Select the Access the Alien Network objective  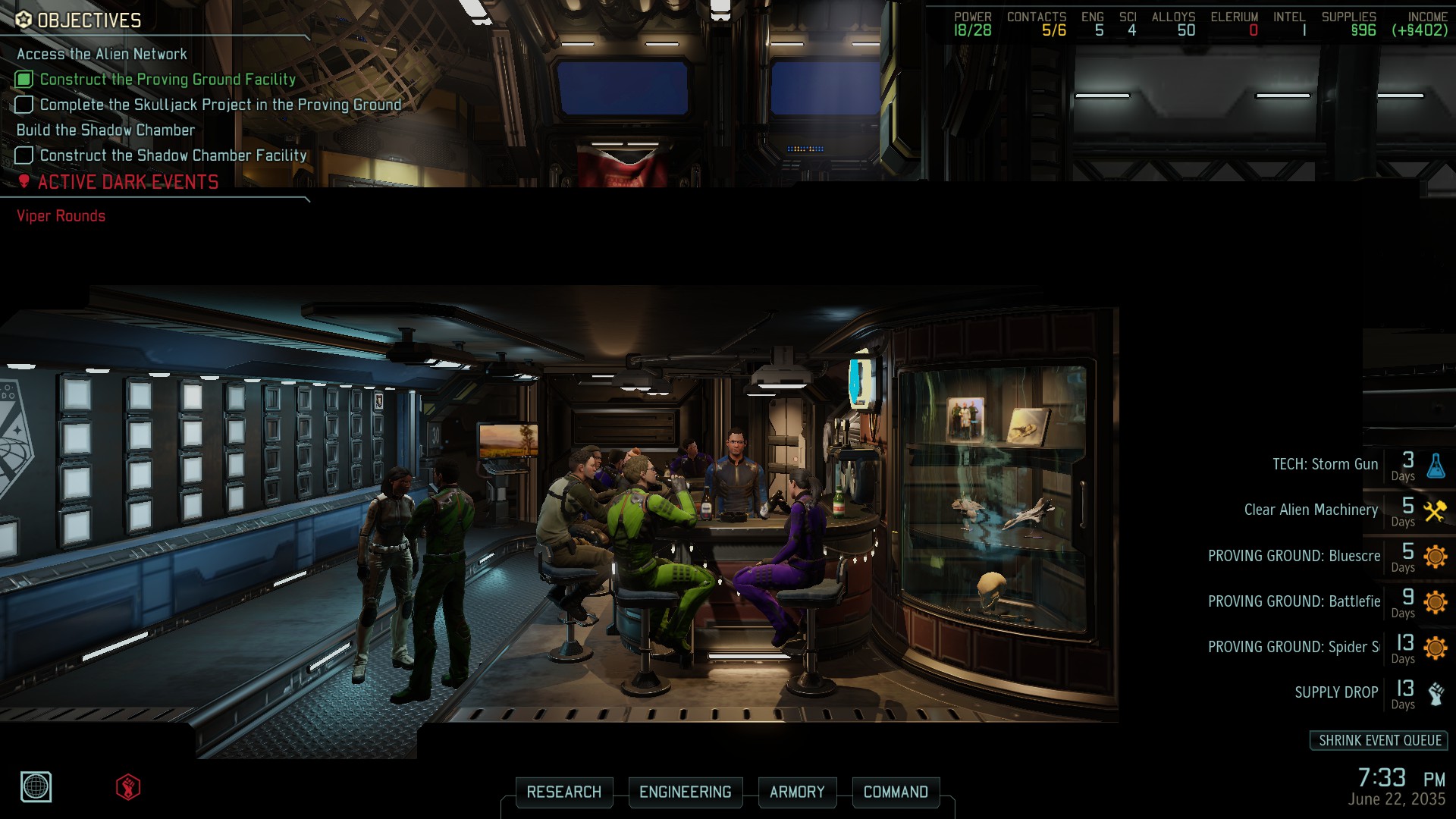[101, 54]
